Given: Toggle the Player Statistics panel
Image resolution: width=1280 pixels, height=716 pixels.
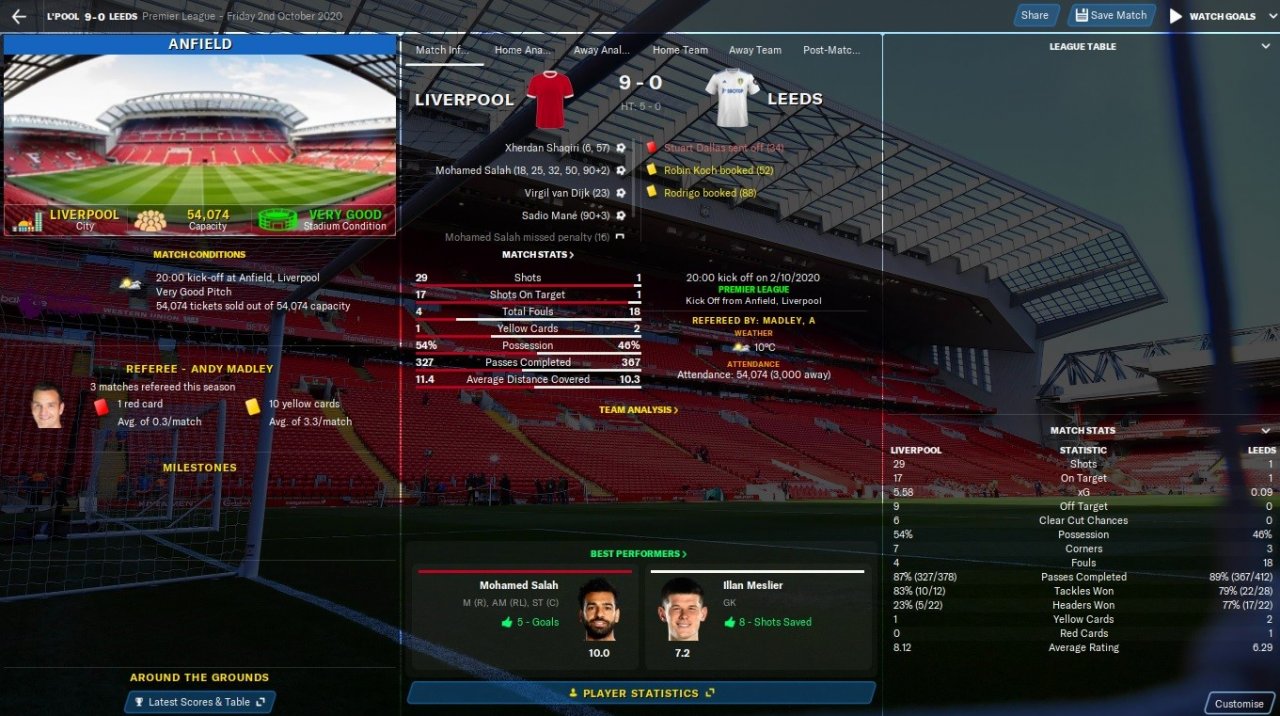Looking at the screenshot, I should 641,693.
